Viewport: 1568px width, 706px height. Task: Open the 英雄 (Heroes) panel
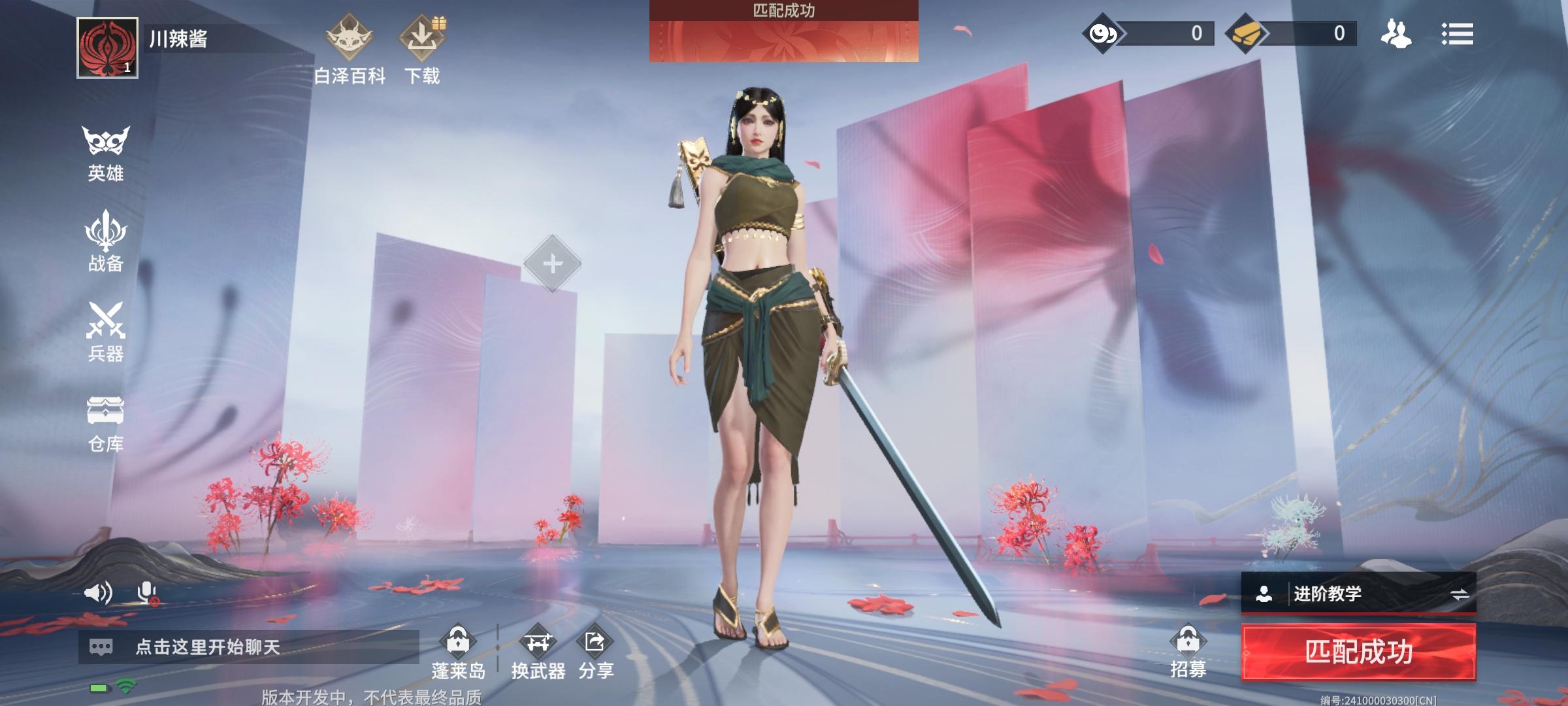(x=105, y=152)
